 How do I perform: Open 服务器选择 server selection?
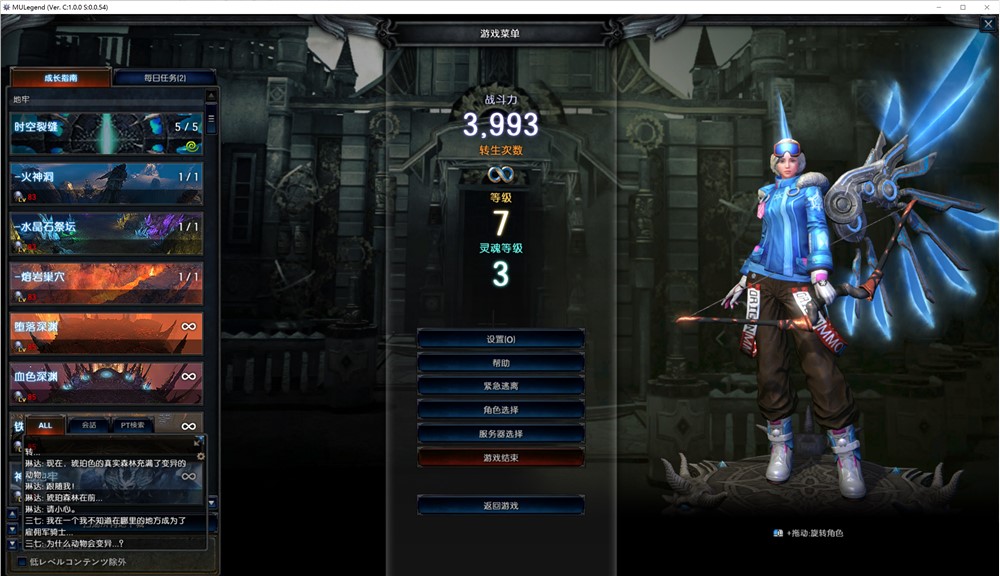tap(500, 434)
